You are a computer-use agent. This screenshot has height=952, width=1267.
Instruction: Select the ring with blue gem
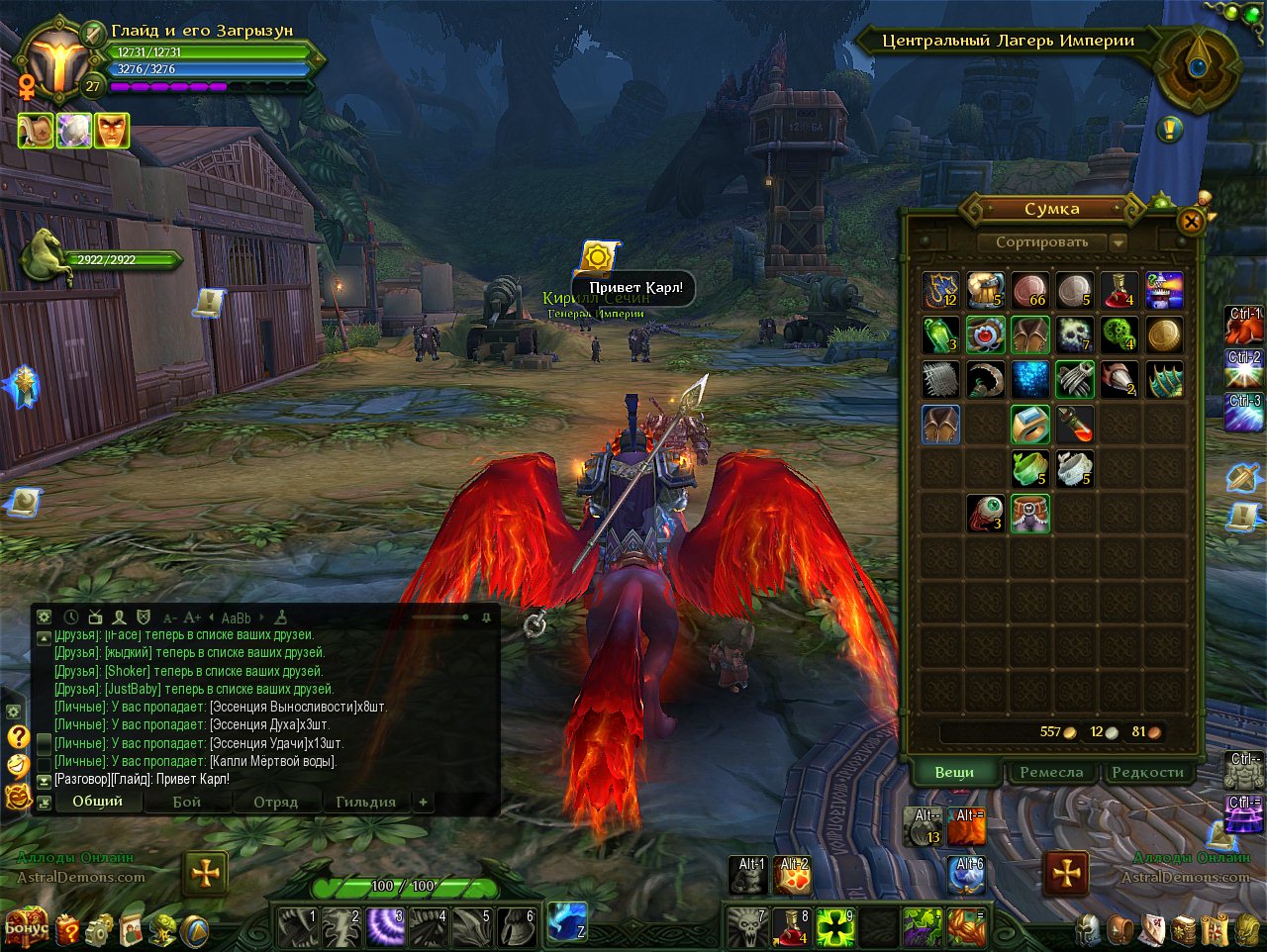985,334
